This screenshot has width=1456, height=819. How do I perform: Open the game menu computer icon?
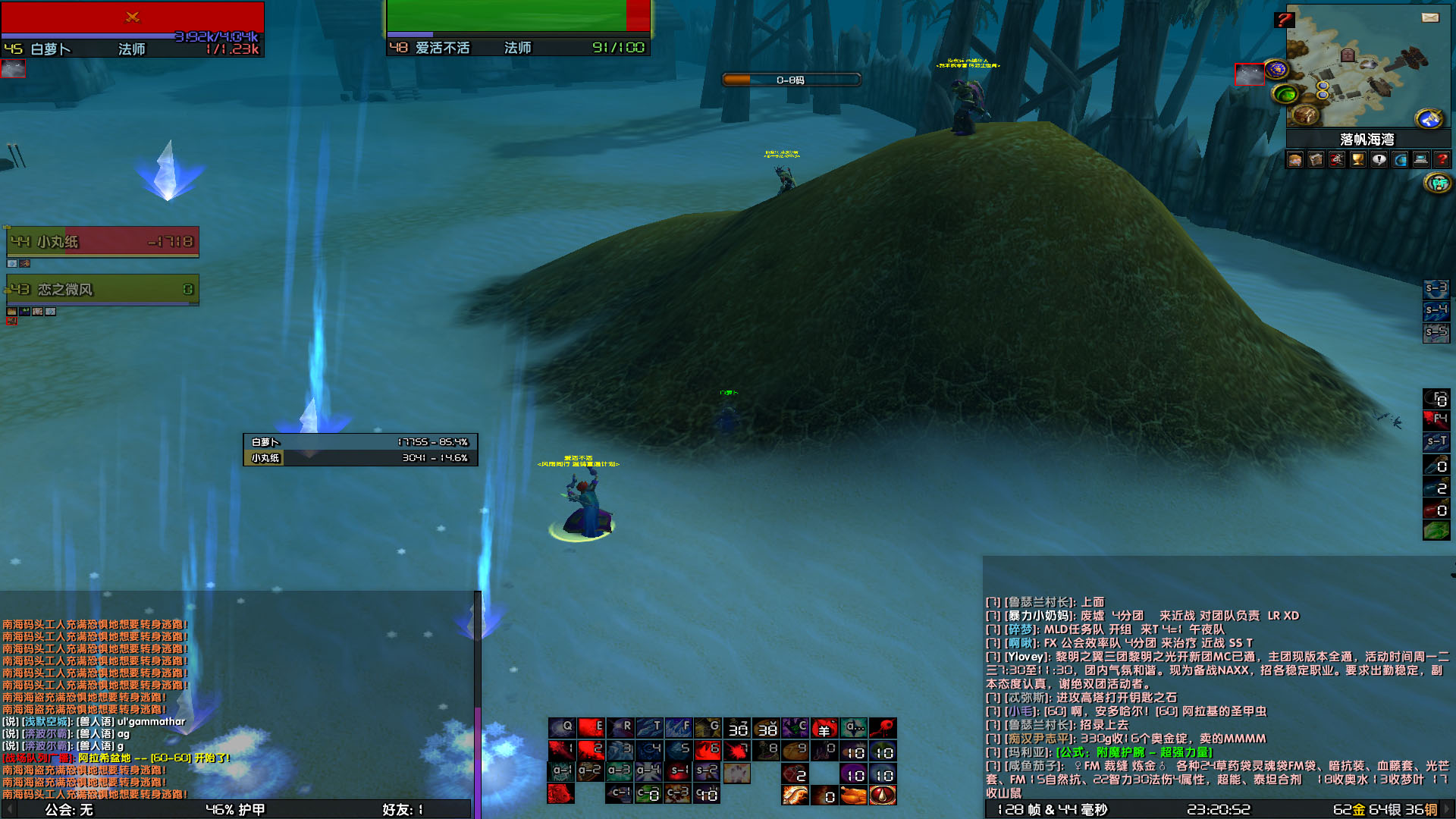1419,159
